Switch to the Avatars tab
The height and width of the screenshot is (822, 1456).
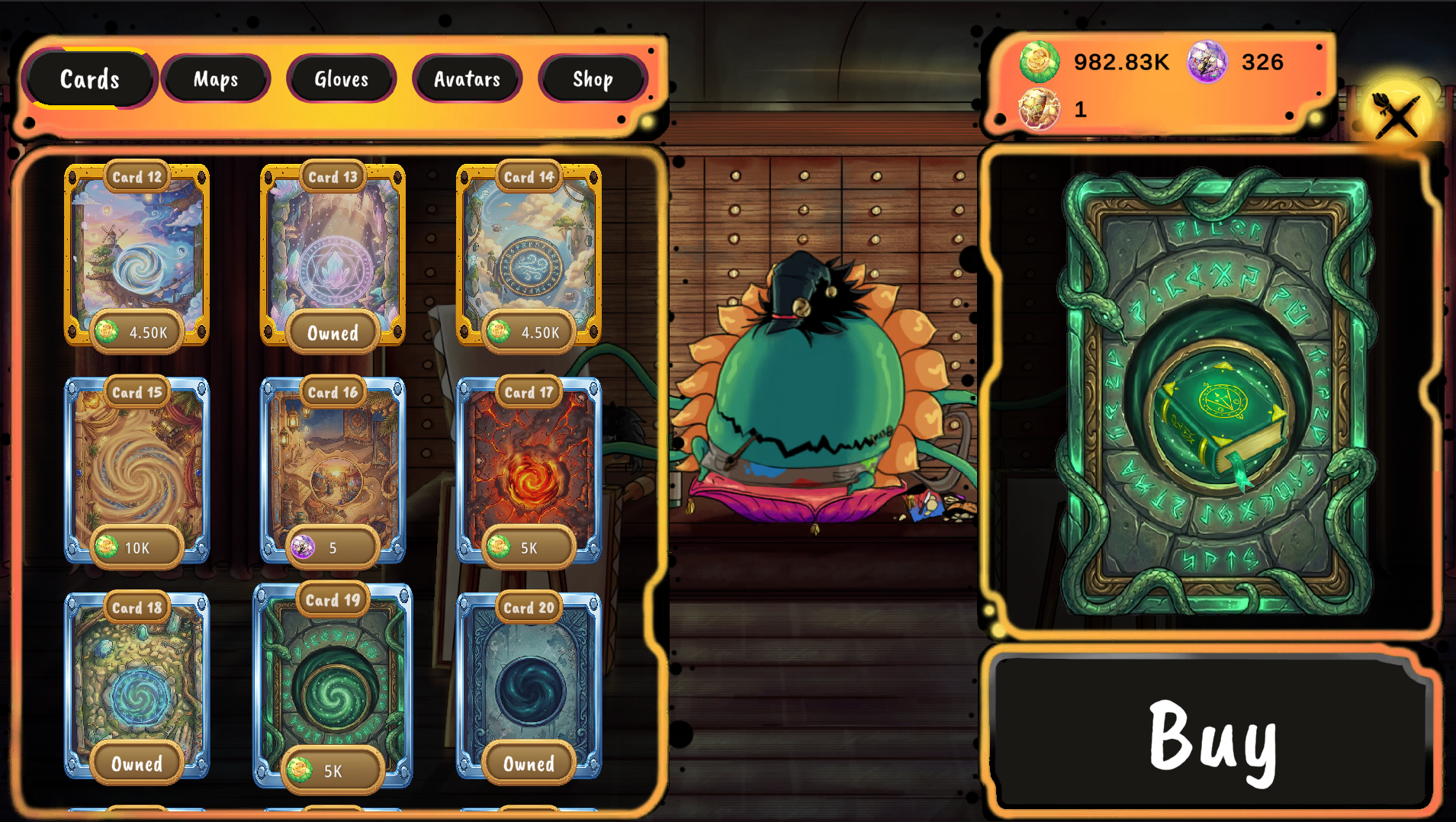coord(468,79)
